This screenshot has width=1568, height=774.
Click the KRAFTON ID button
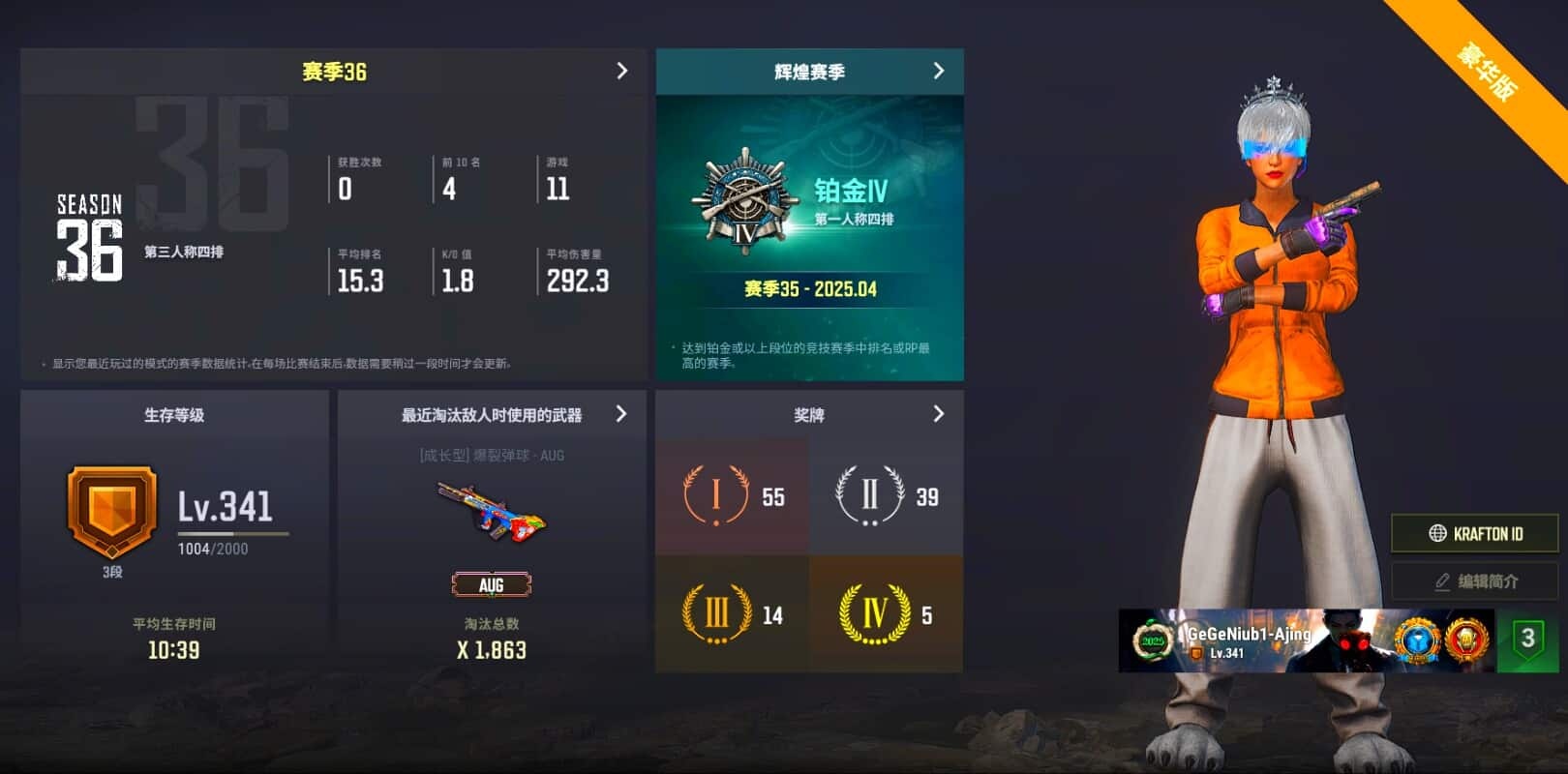click(1474, 533)
